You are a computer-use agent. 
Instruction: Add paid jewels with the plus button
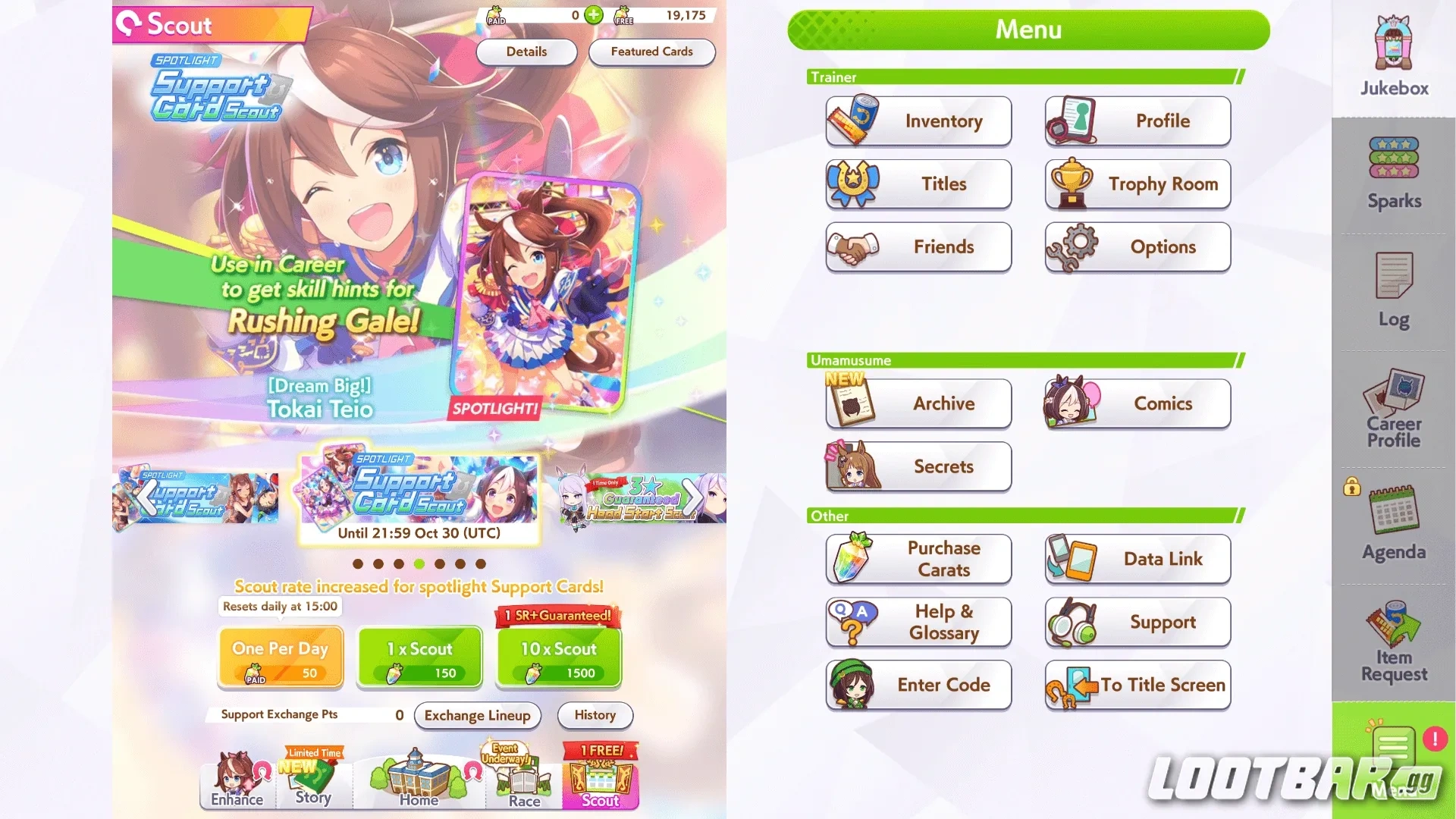pos(594,15)
